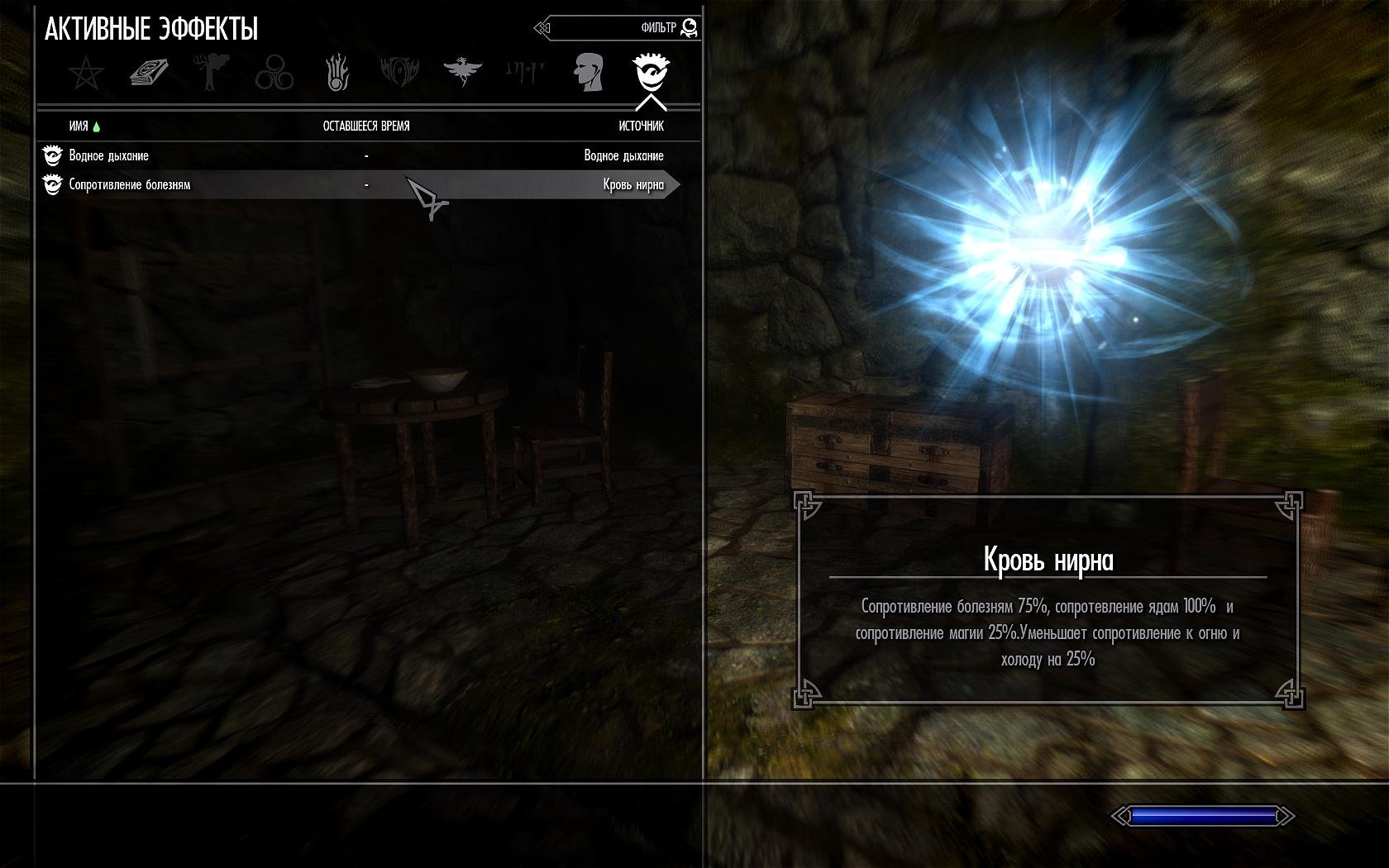1389x868 pixels.
Task: Switch to the Alteration tree icon tab
Action: (212, 73)
